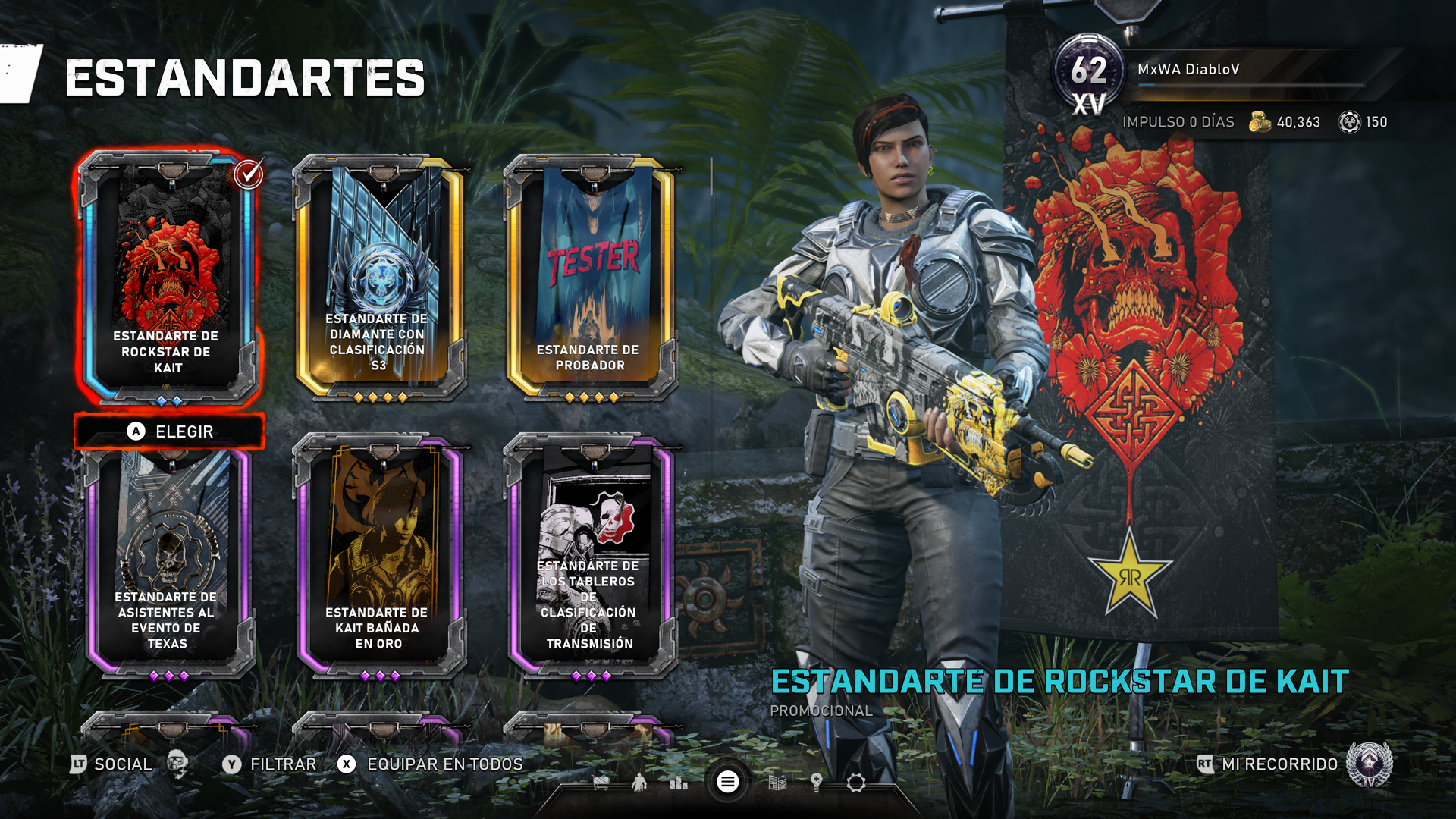Select the Estandarte de Rockstar de Kait card
This screenshot has width=1456, height=819.
tap(168, 277)
